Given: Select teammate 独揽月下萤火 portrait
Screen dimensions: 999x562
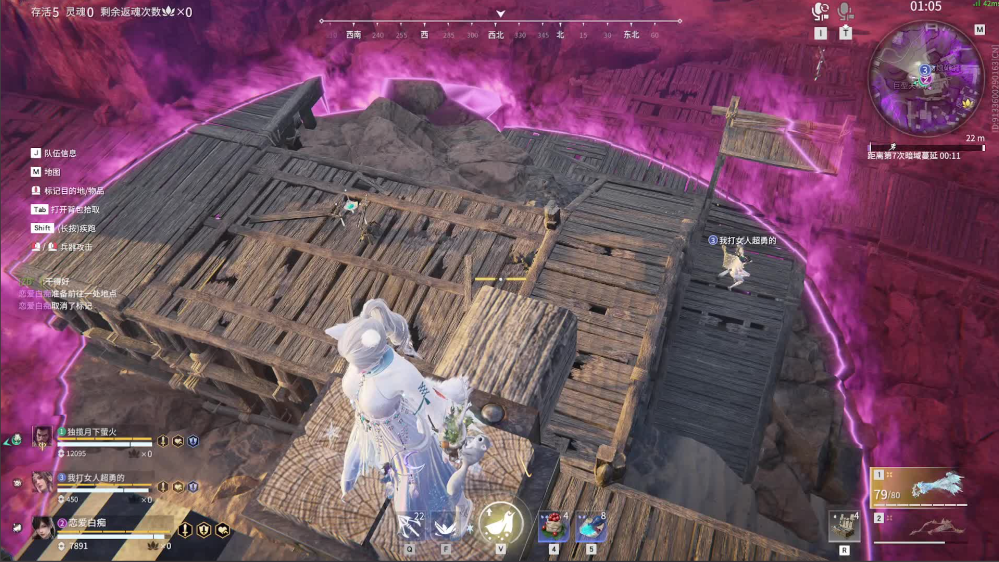Looking at the screenshot, I should coord(42,436).
